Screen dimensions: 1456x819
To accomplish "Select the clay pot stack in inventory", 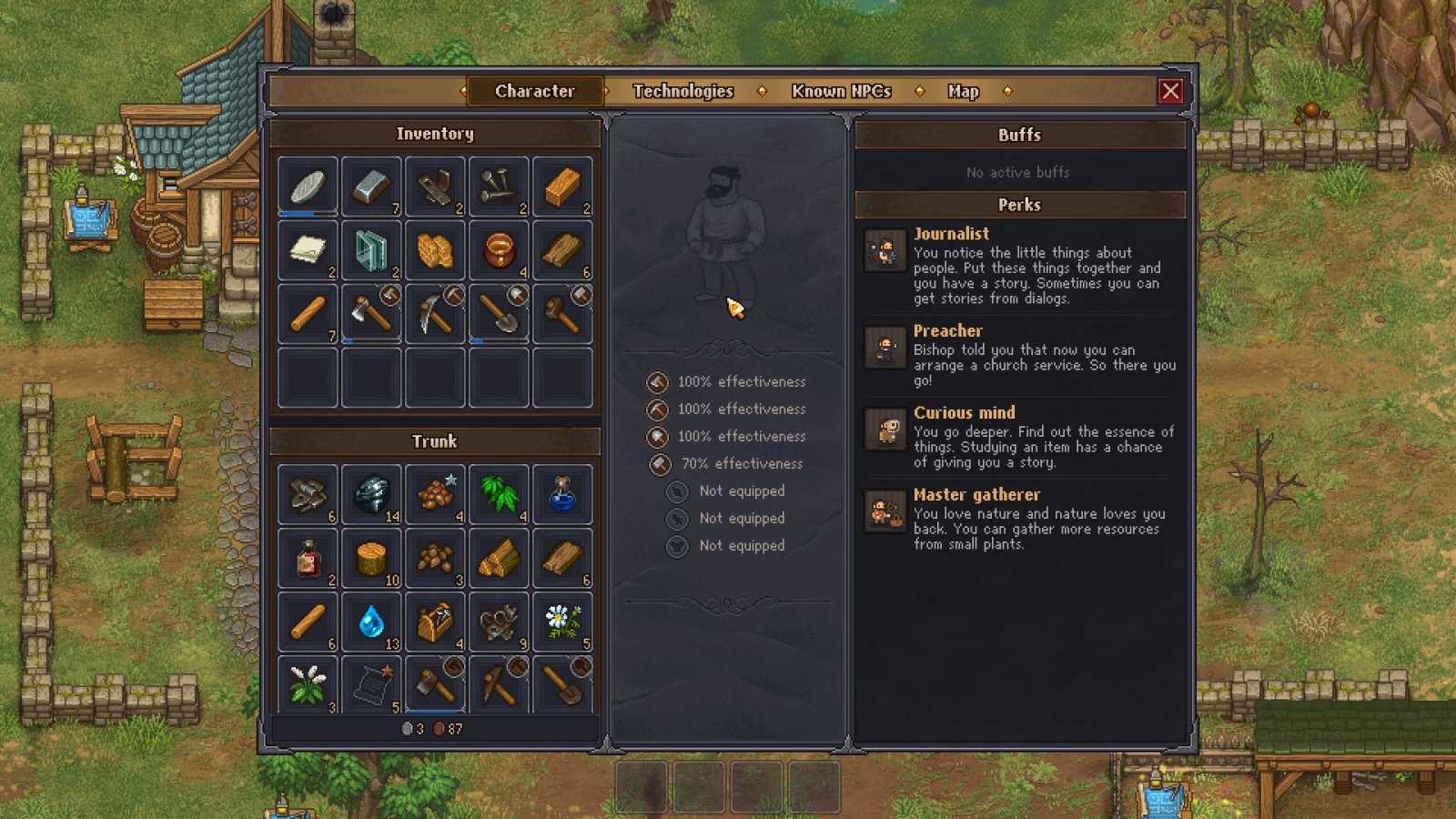I will pyautogui.click(x=499, y=250).
